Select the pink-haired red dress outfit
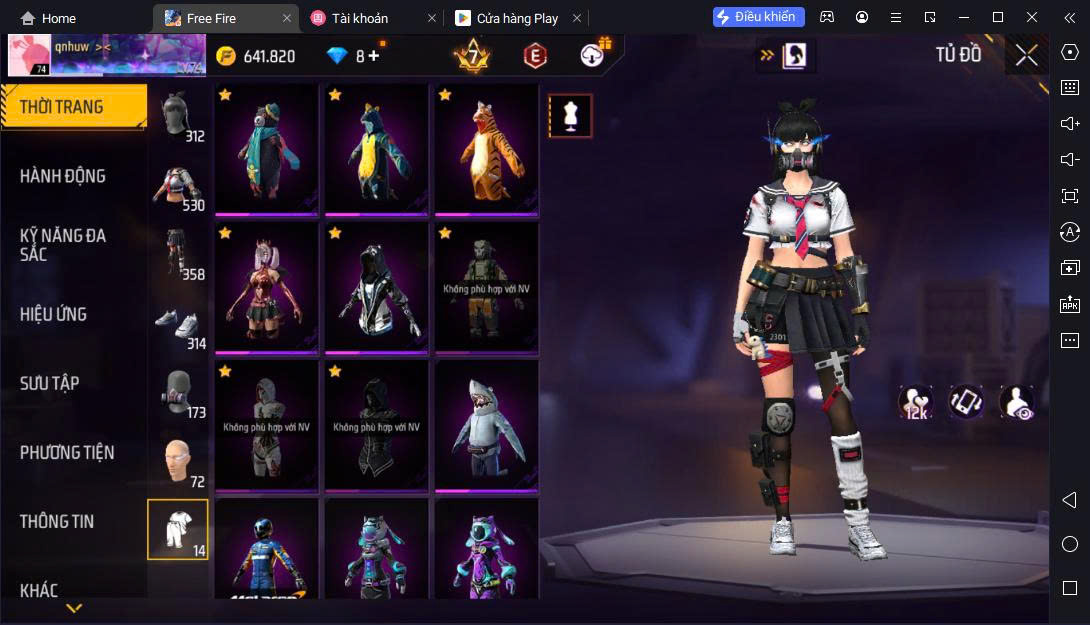Viewport: 1090px width, 625px height. click(x=266, y=287)
